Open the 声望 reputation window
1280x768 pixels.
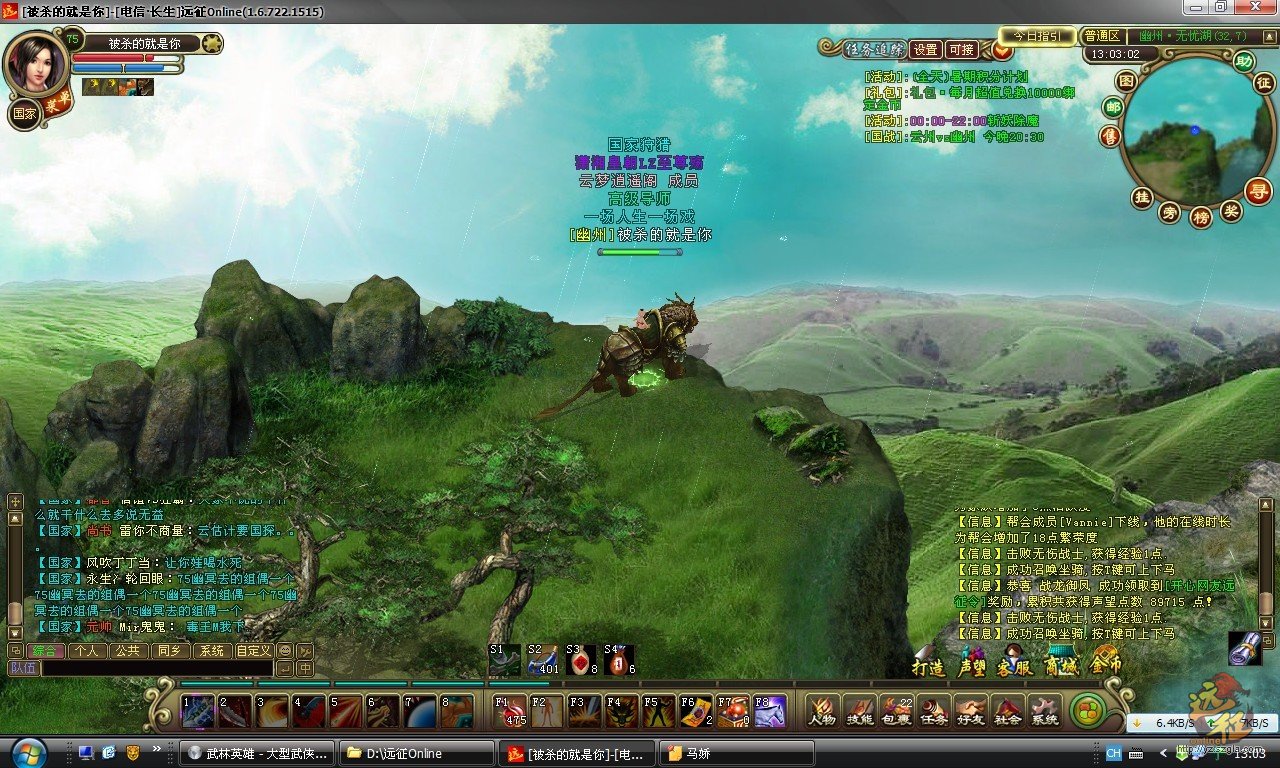pos(972,665)
